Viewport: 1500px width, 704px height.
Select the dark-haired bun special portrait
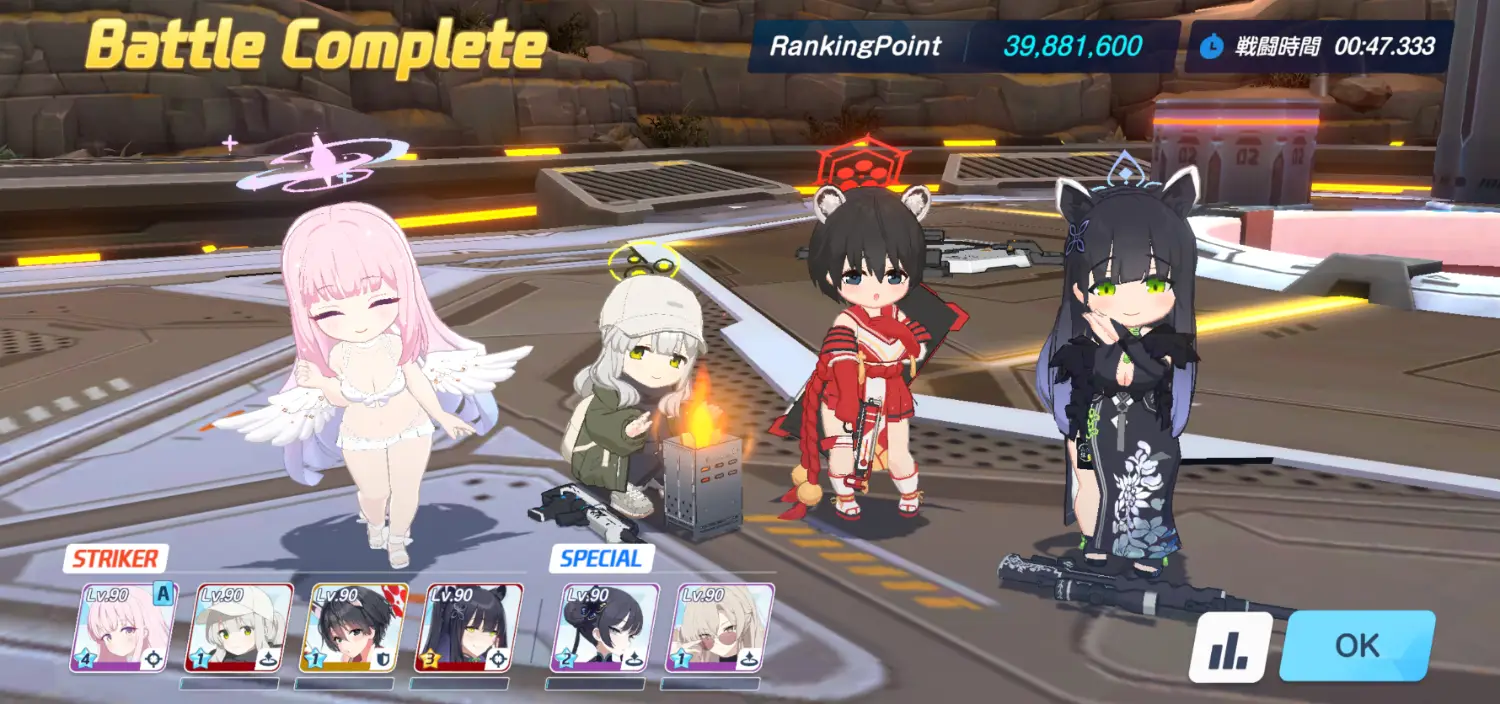[597, 628]
